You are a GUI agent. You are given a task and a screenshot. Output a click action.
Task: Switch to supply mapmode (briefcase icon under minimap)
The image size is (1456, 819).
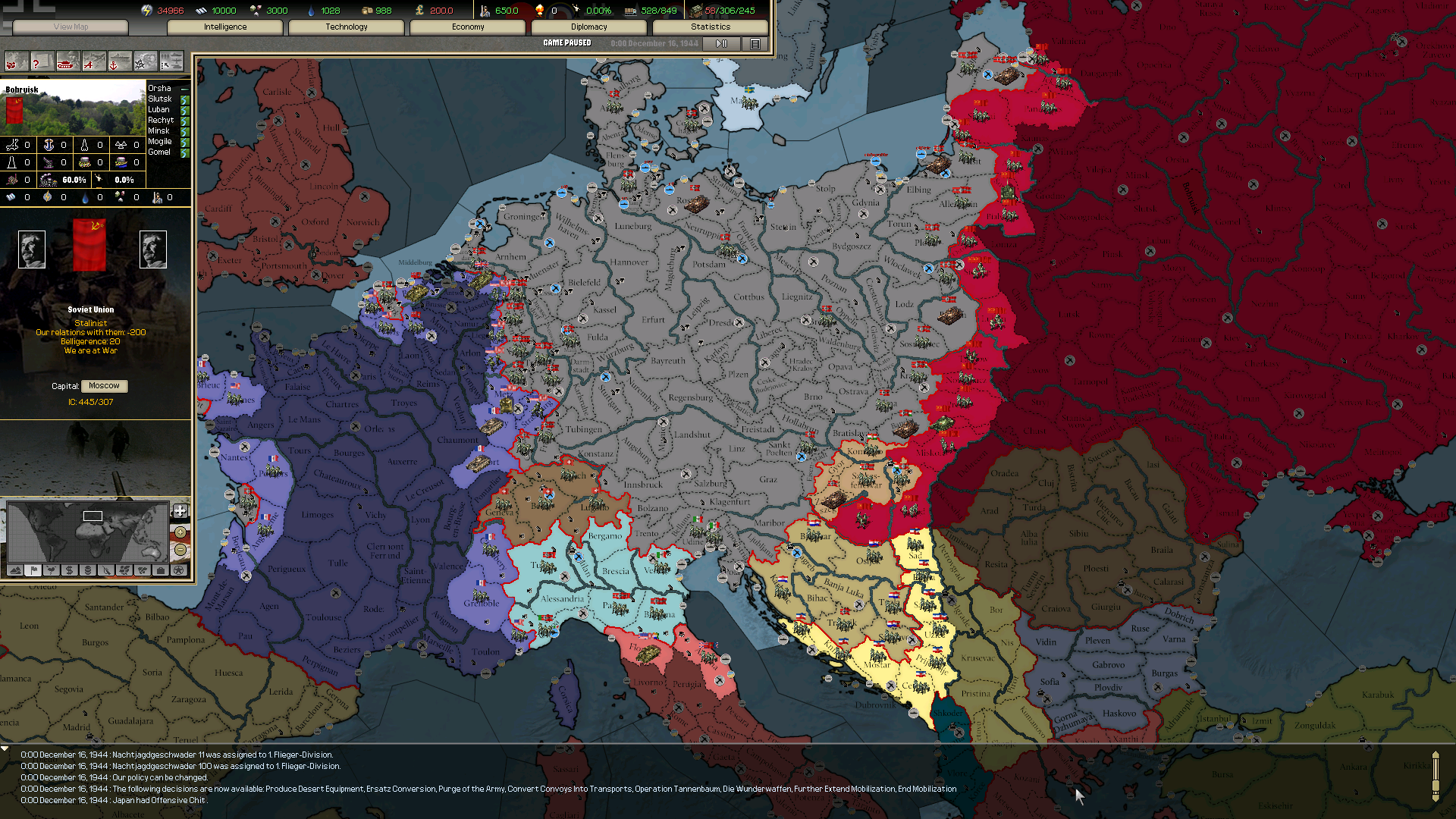click(161, 571)
